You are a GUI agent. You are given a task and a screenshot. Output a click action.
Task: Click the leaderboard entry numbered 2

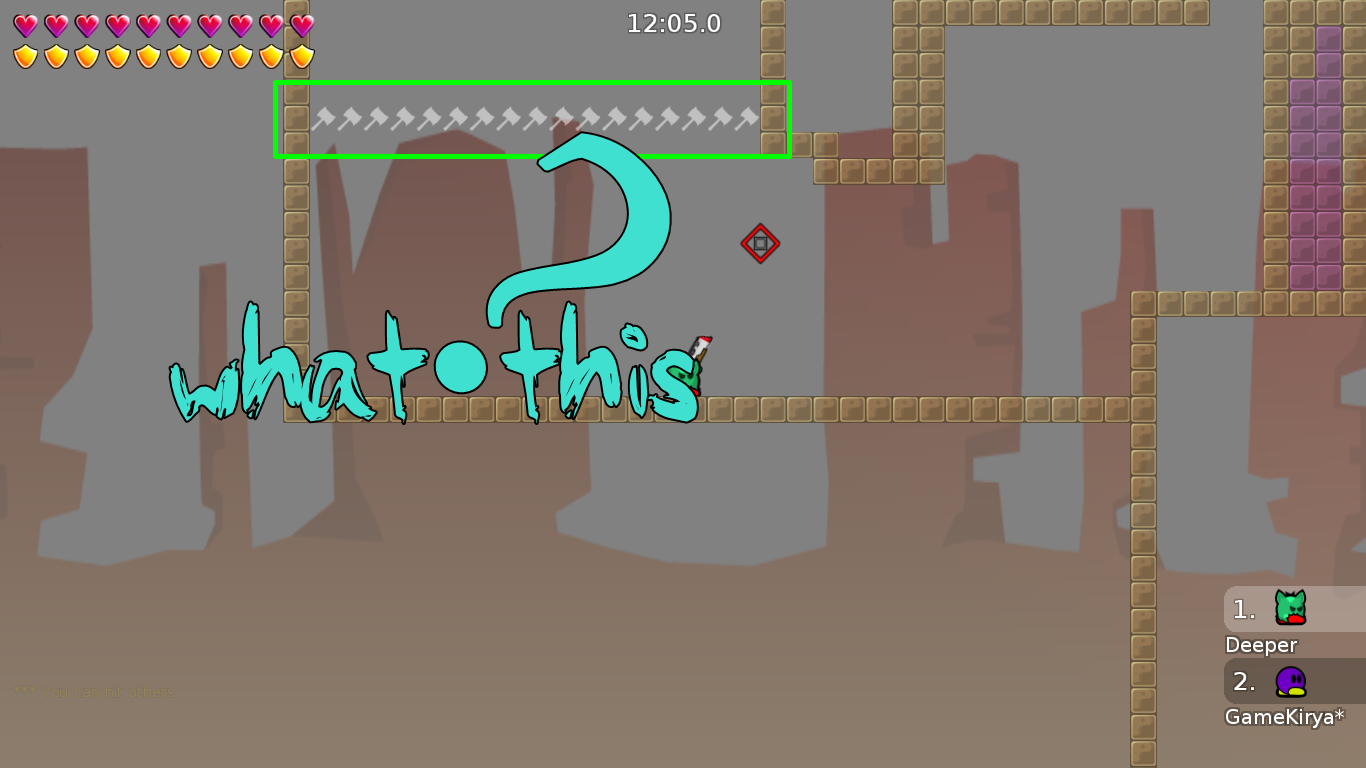[1243, 682]
